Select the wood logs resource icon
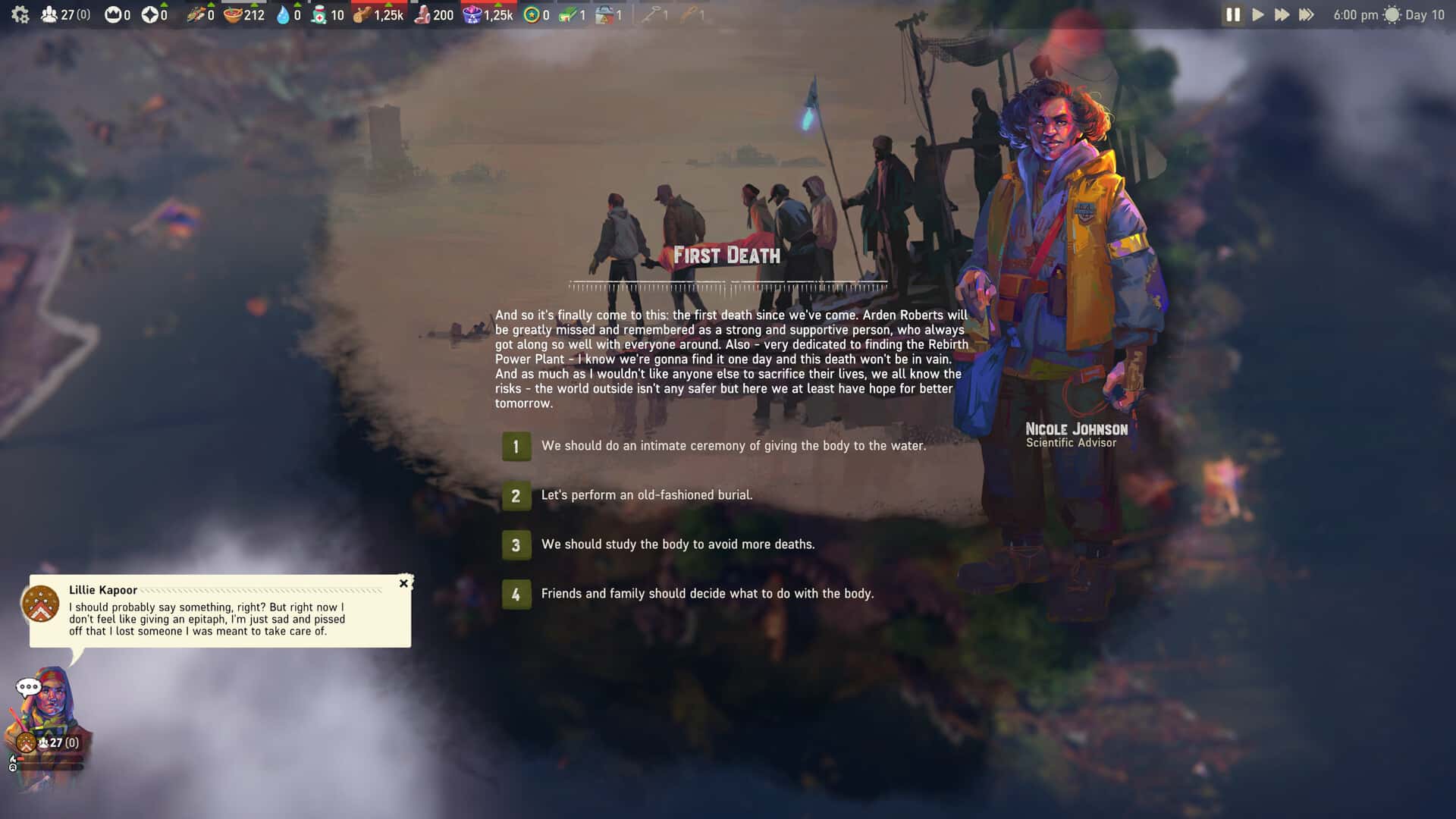This screenshot has height=819, width=1456. coord(362,14)
